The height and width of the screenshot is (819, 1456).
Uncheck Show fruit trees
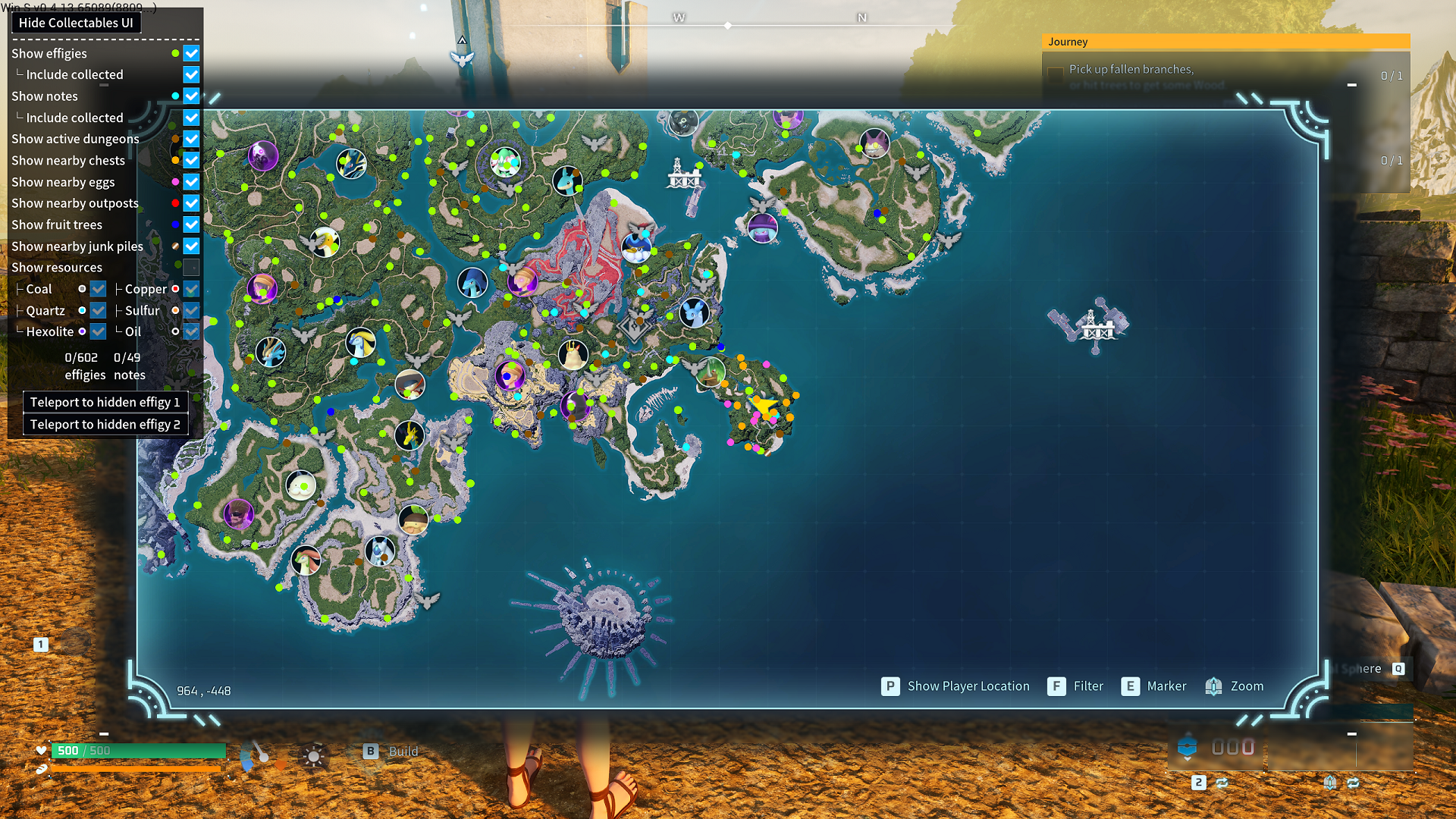[x=191, y=224]
